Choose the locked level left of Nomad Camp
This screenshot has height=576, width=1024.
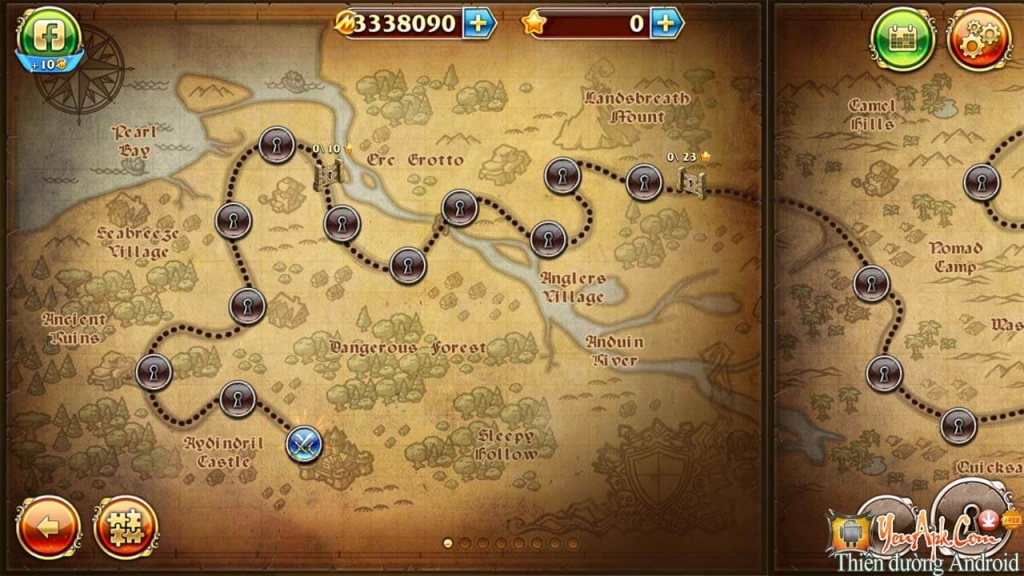871,283
